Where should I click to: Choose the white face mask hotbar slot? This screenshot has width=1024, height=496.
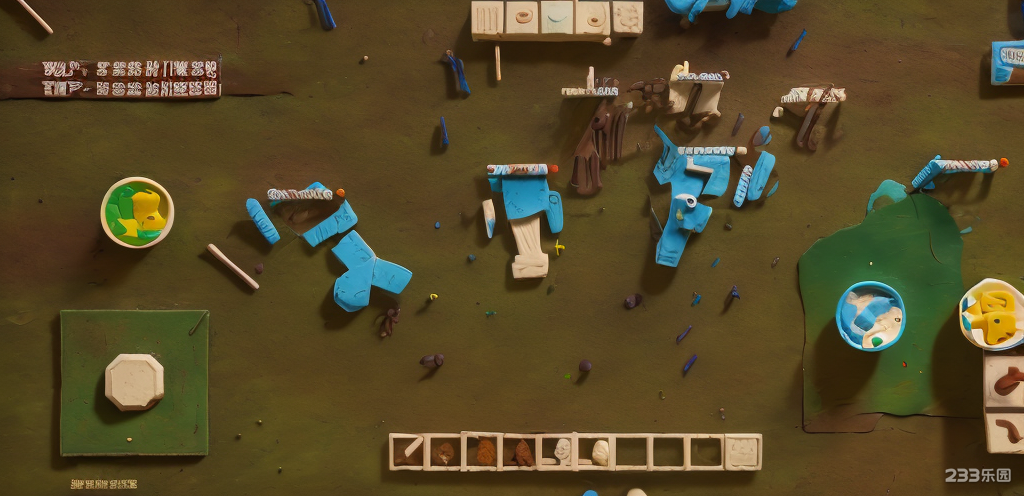click(562, 452)
